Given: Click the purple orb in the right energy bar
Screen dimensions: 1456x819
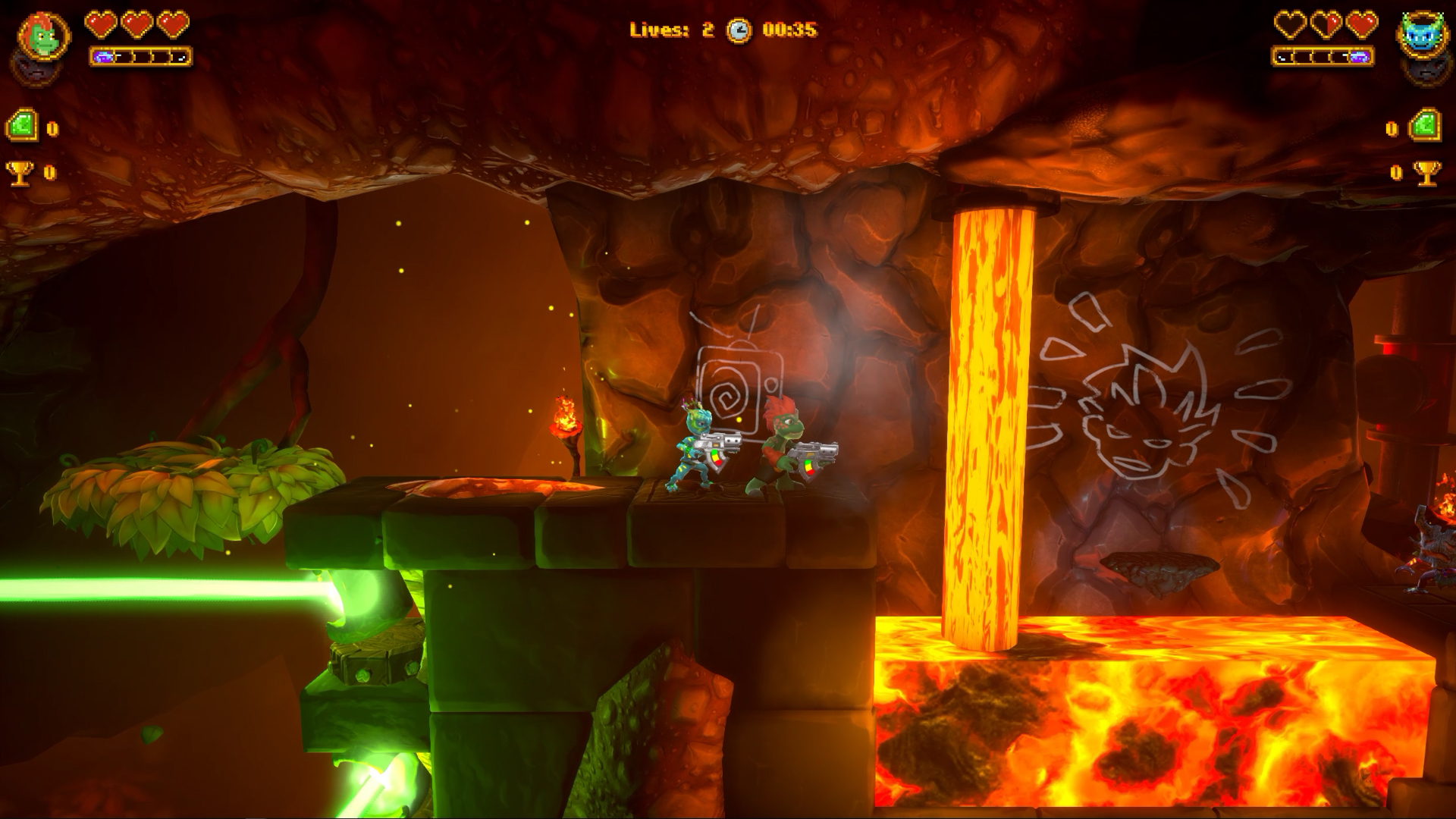Looking at the screenshot, I should coord(1360,57).
